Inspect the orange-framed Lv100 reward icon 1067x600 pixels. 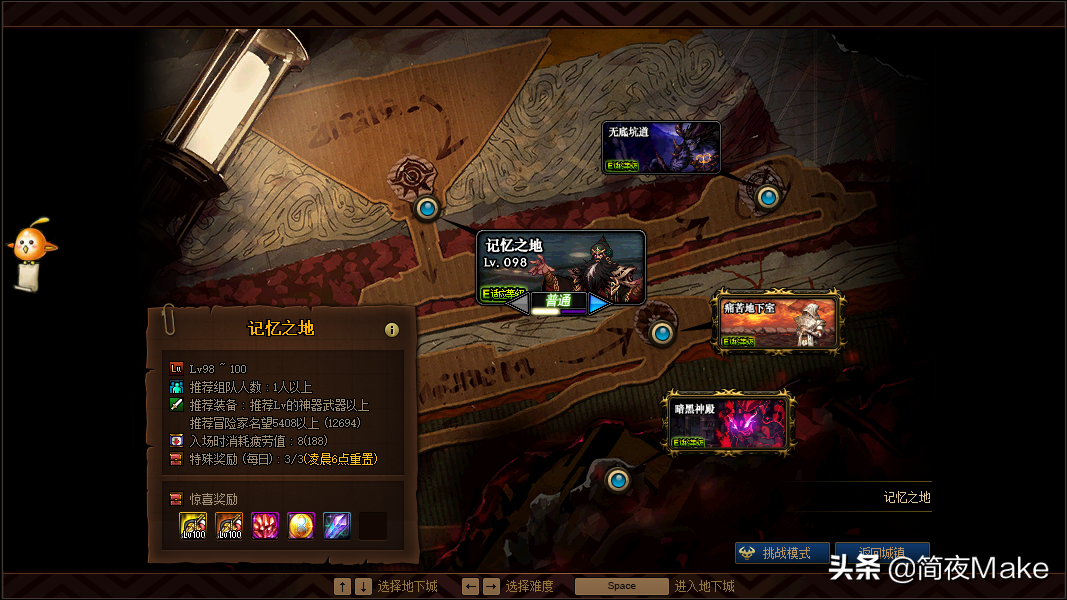click(229, 525)
